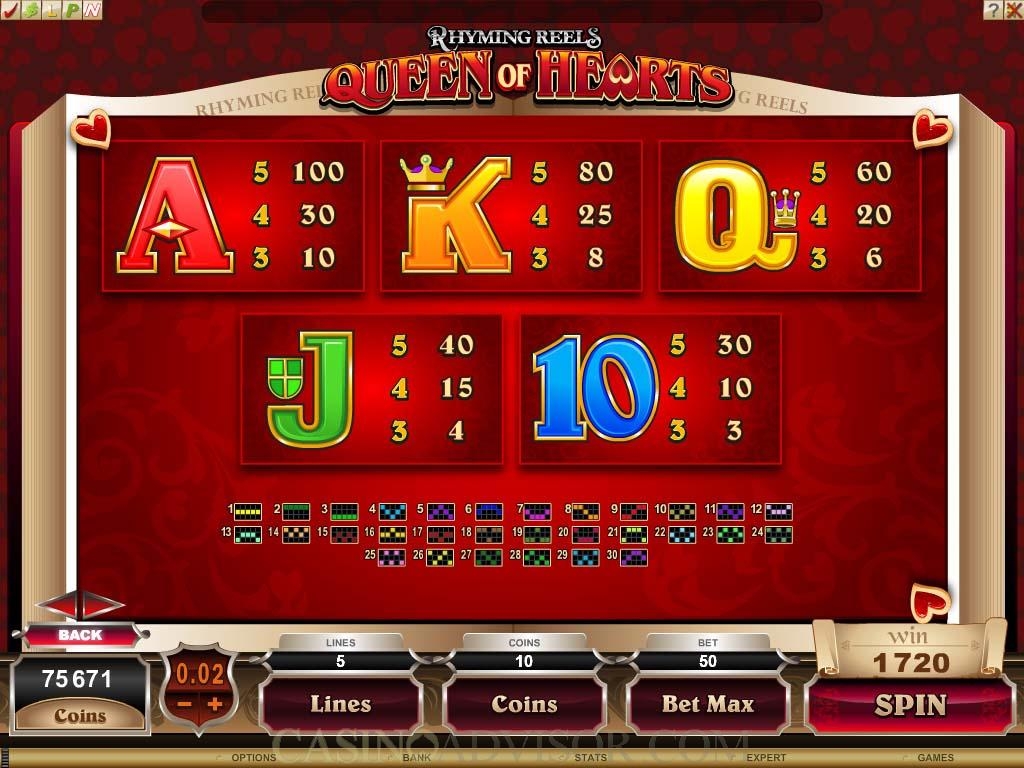The height and width of the screenshot is (768, 1024).
Task: Select the Coins bet button
Action: click(524, 704)
